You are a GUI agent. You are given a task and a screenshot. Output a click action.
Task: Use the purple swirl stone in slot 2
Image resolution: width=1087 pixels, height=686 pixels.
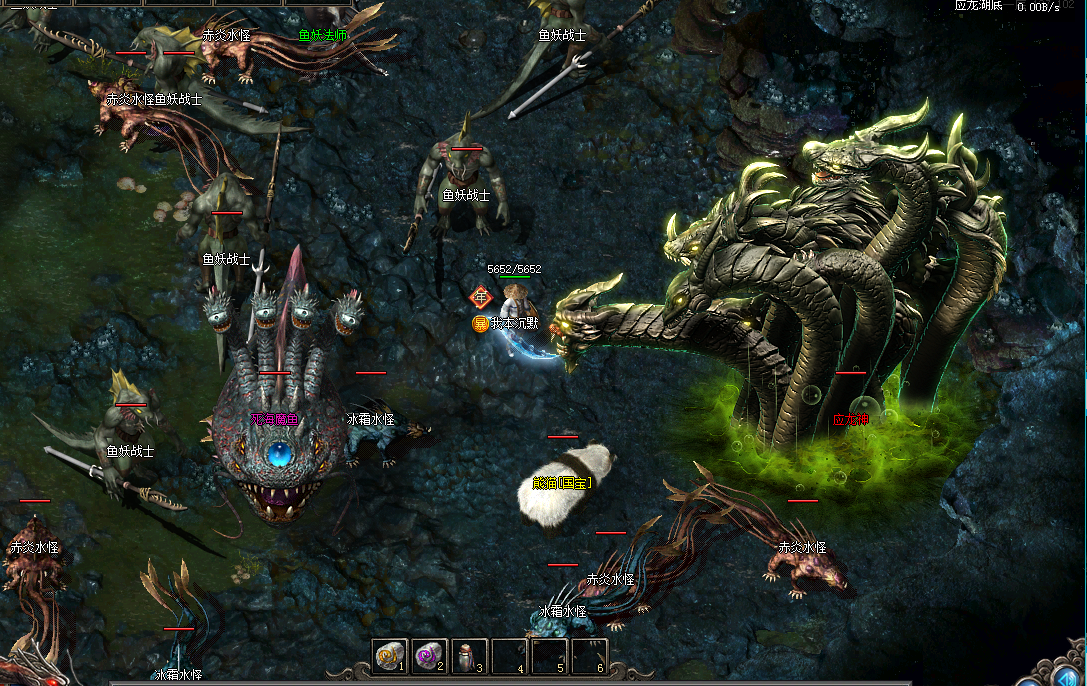(429, 656)
